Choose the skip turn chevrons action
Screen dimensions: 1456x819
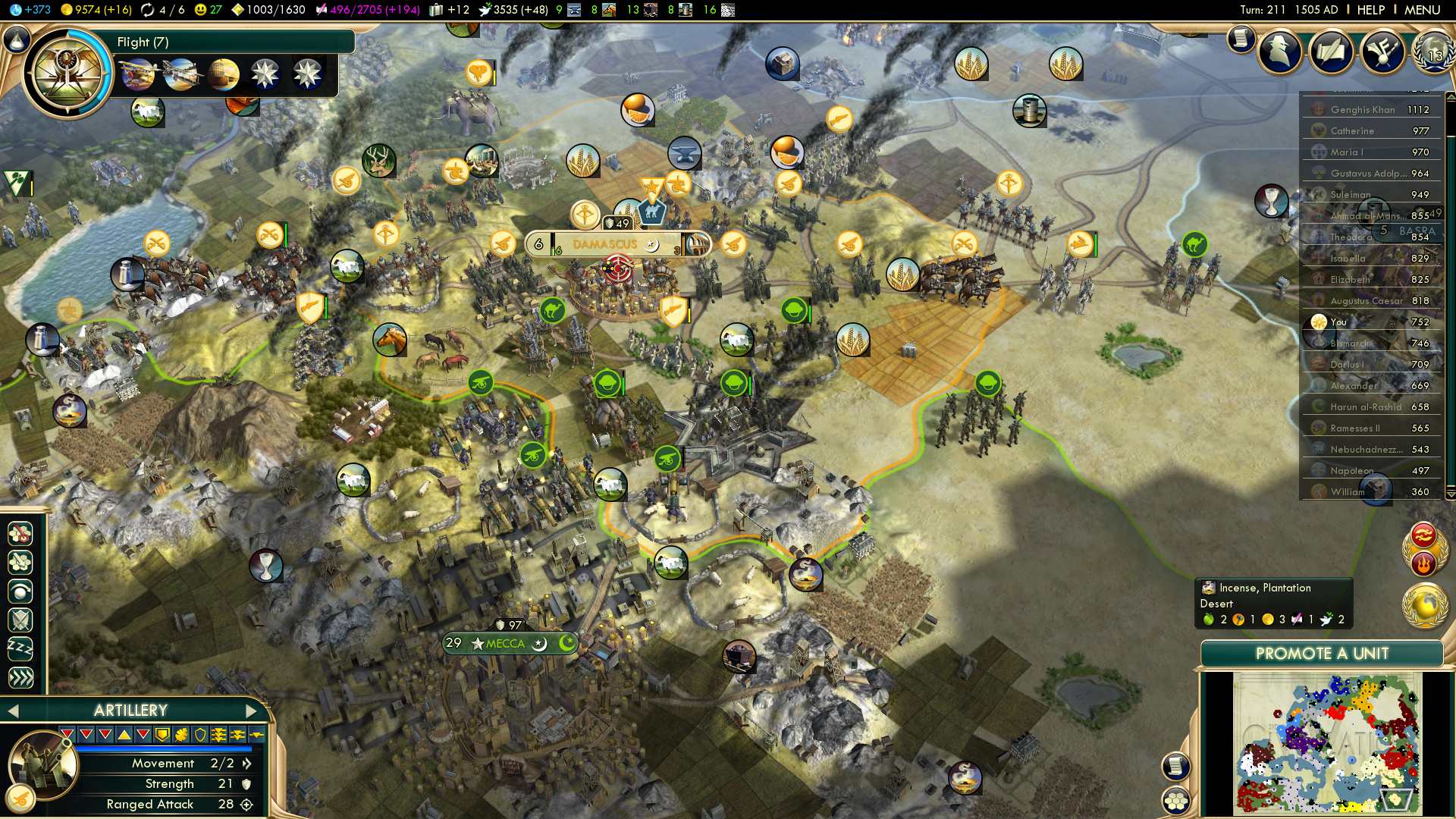tap(20, 677)
